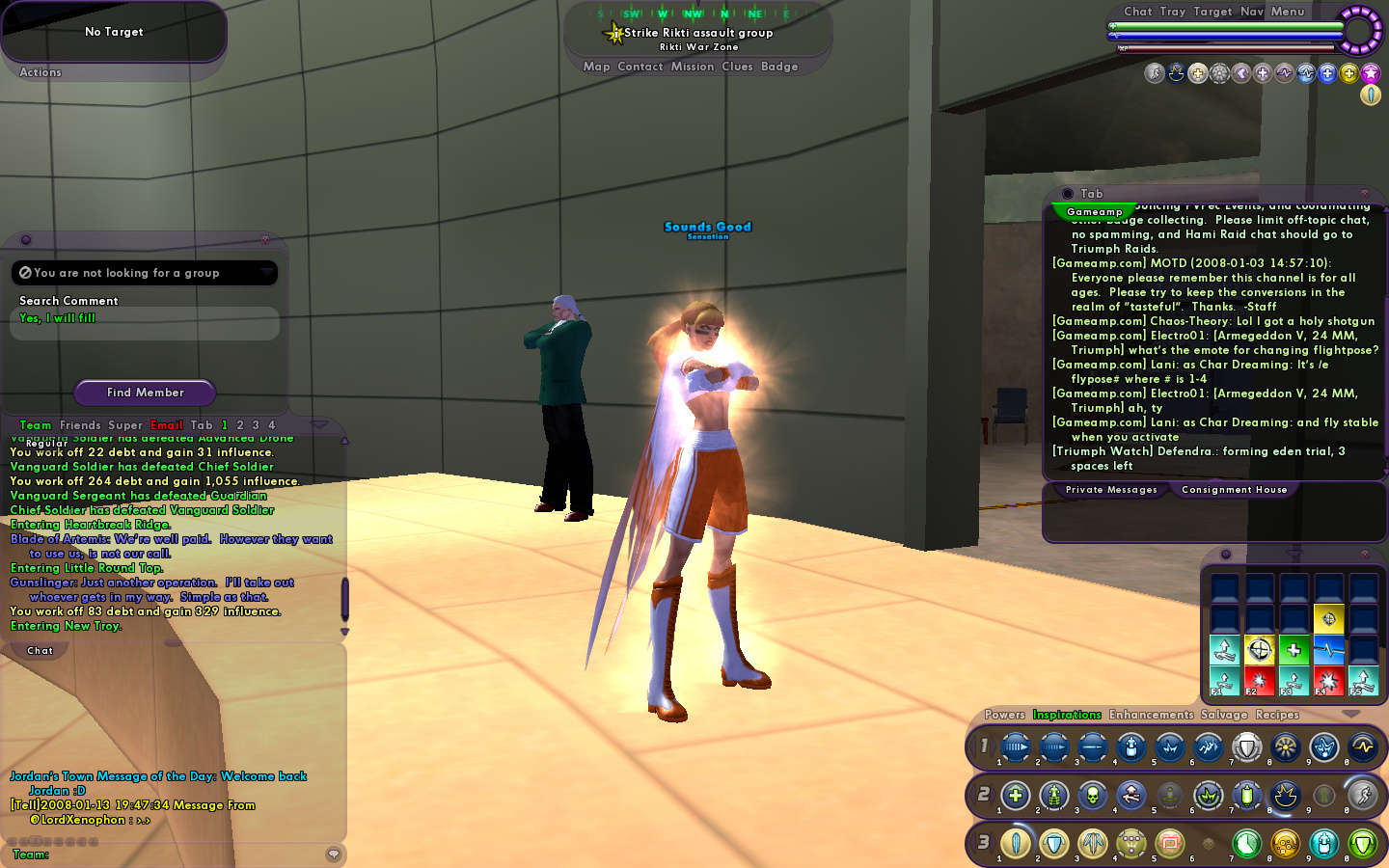The height and width of the screenshot is (868, 1389).
Task: Select the Super group tab
Action: click(125, 425)
